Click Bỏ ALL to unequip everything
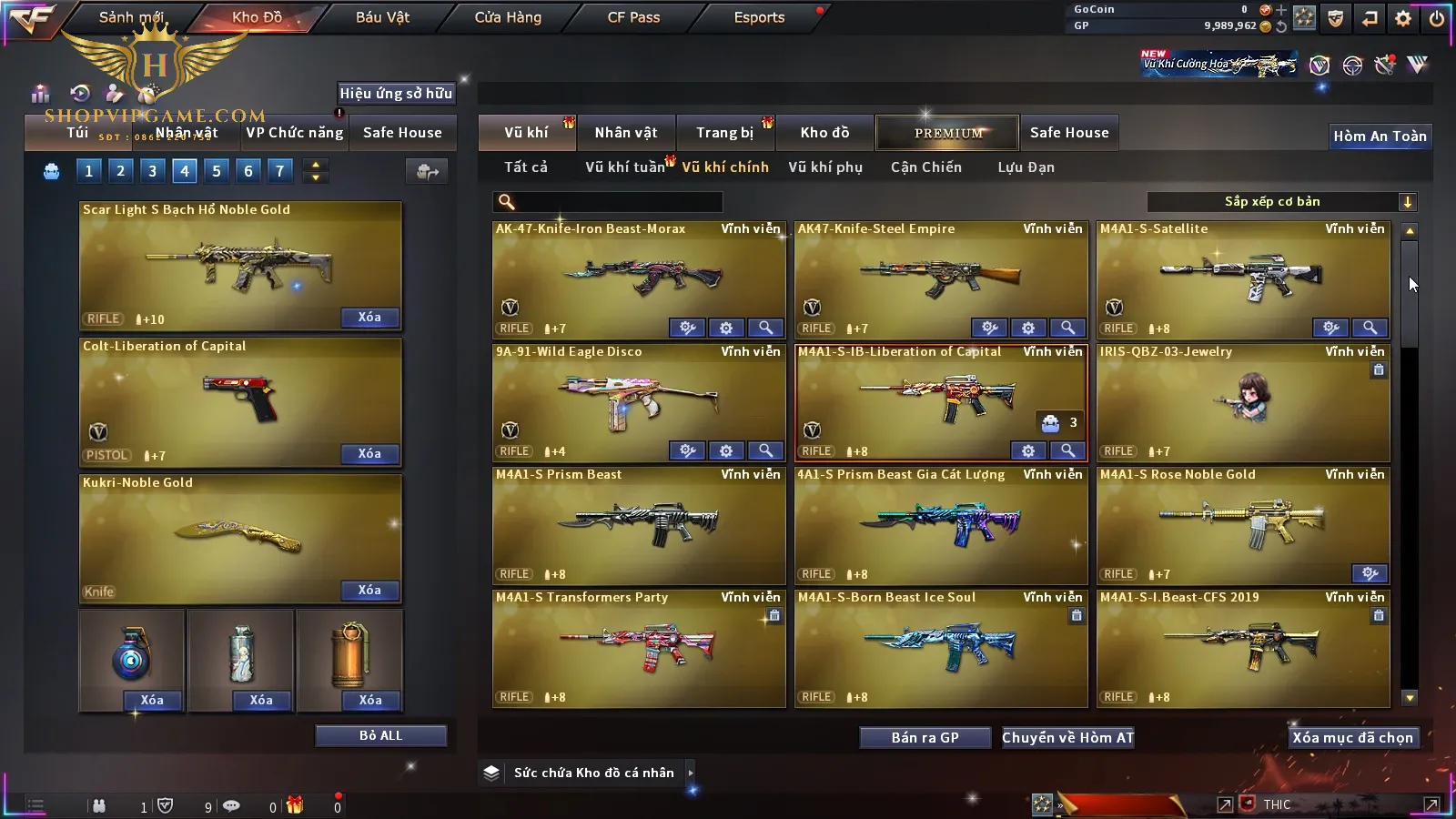This screenshot has width=1456, height=819. (380, 736)
